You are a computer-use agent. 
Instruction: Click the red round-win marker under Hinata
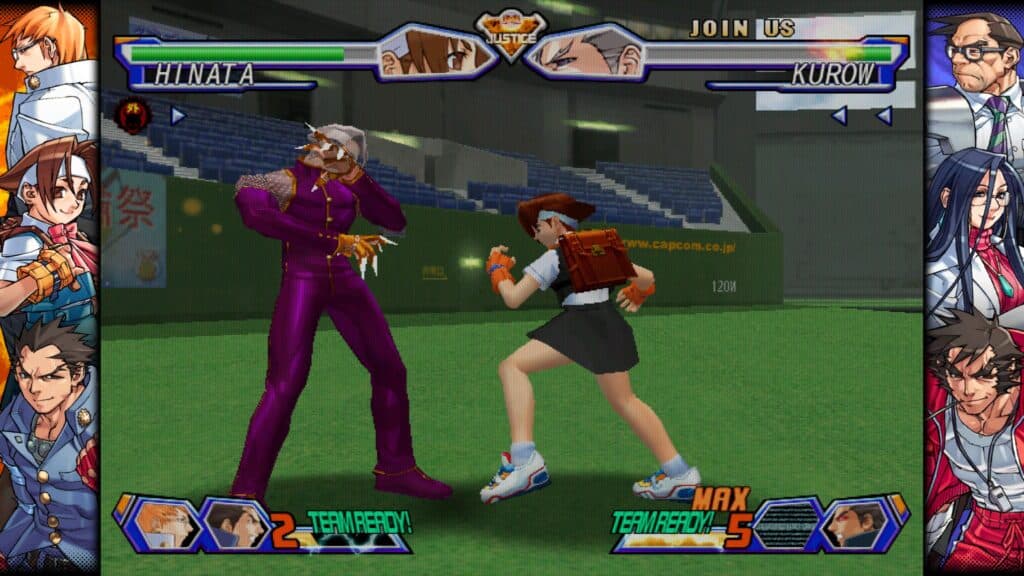tap(132, 116)
